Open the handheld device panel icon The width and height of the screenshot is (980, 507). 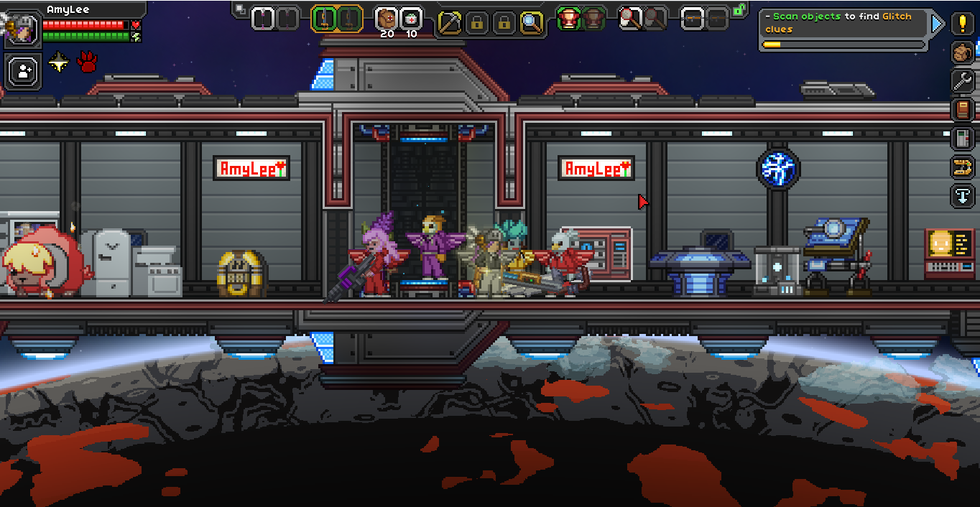[x=962, y=137]
